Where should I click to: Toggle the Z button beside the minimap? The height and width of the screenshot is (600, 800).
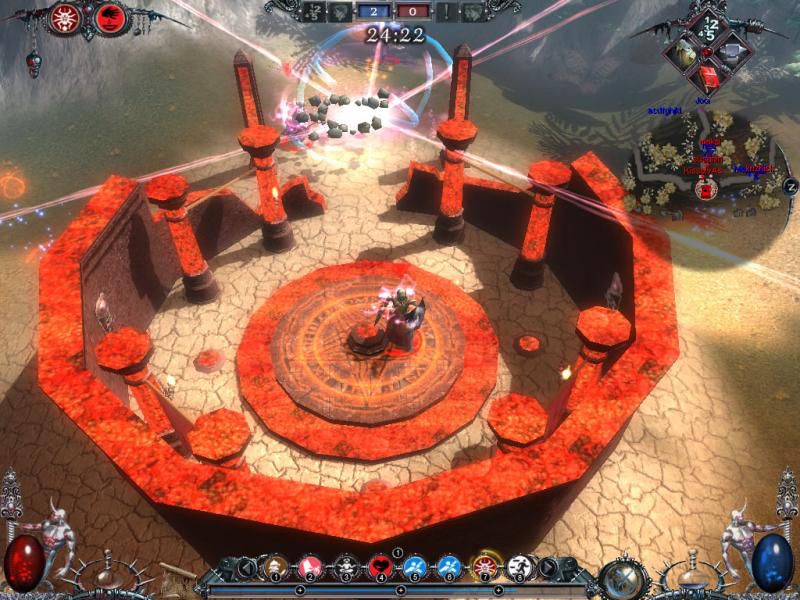[x=790, y=186]
